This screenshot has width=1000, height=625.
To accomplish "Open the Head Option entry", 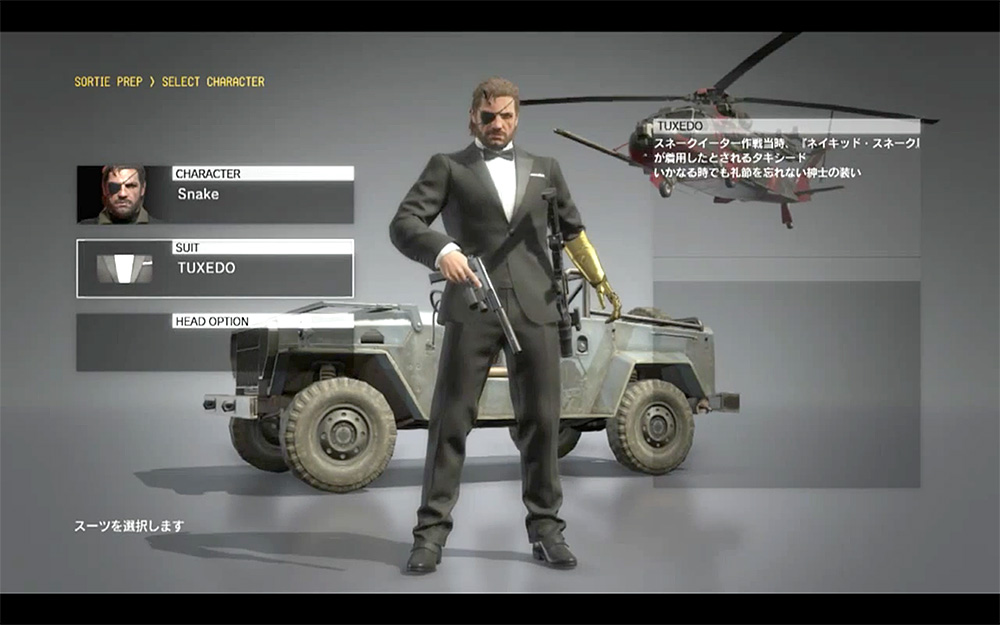I will pos(215,342).
